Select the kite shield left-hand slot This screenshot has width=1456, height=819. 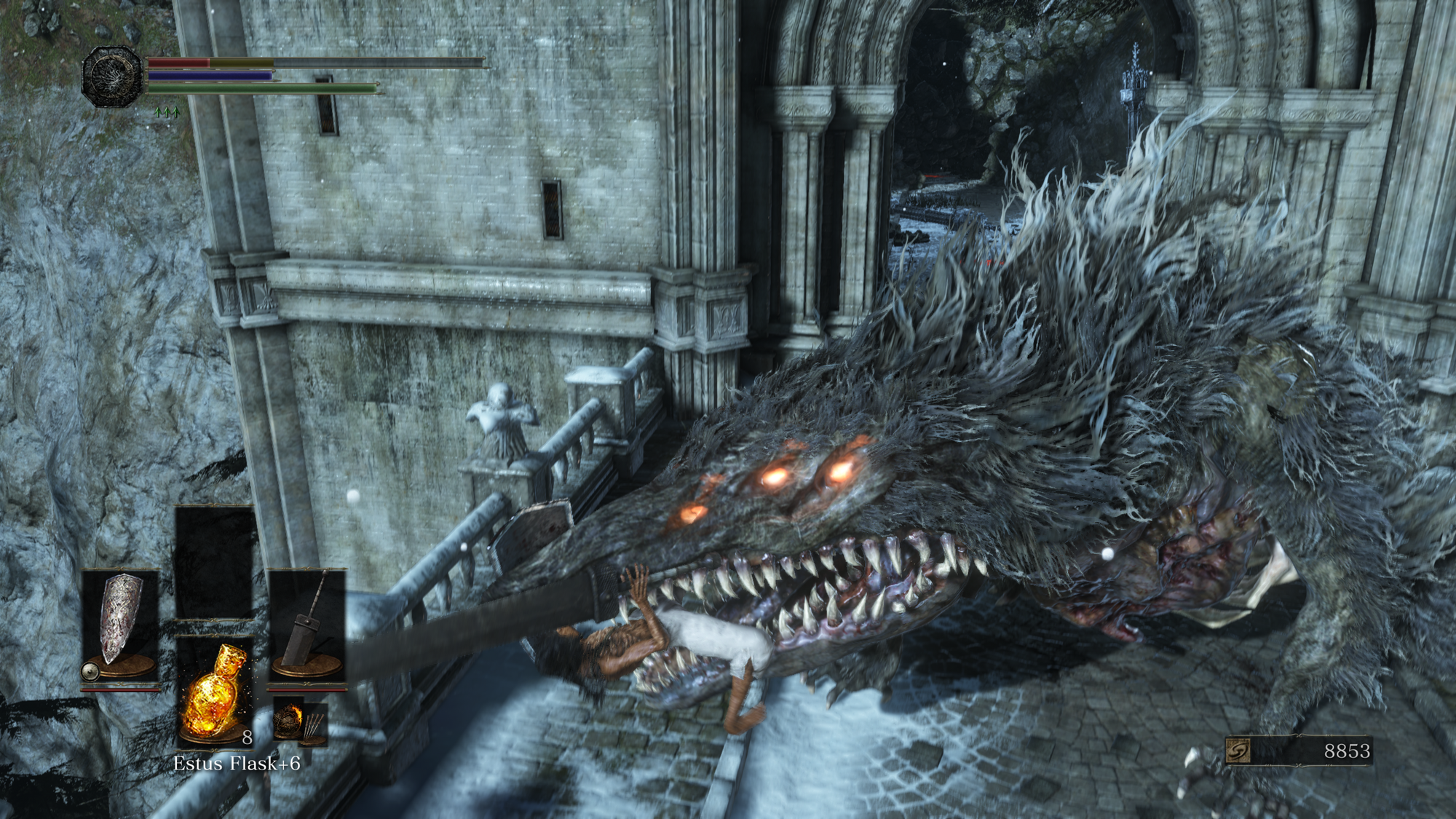120,625
